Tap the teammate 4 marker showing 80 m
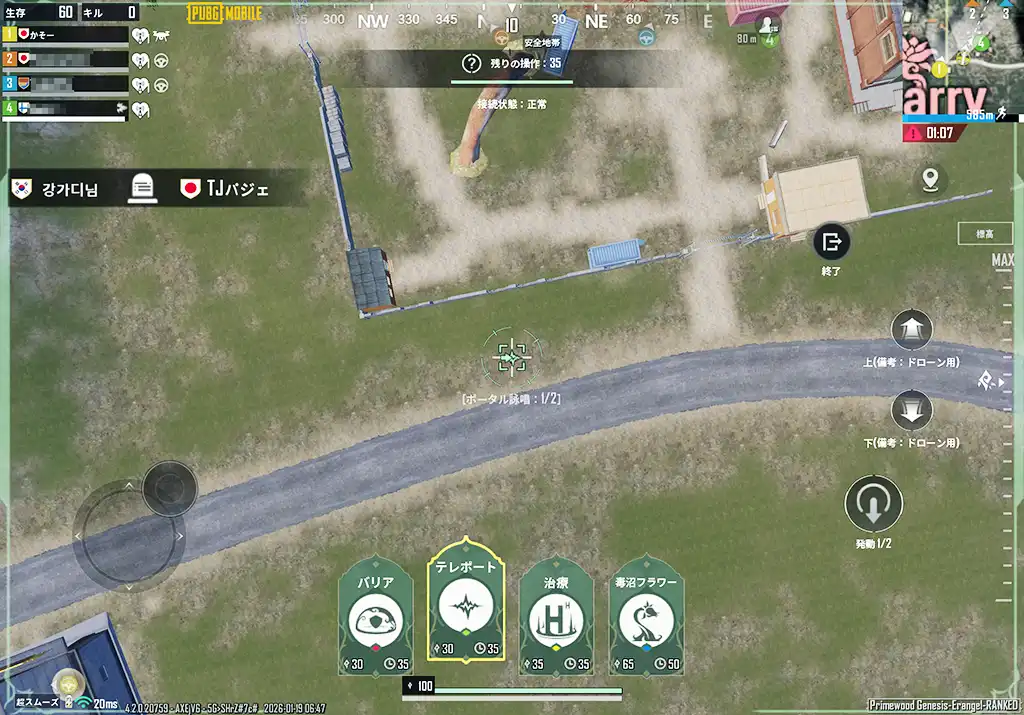 coord(769,30)
